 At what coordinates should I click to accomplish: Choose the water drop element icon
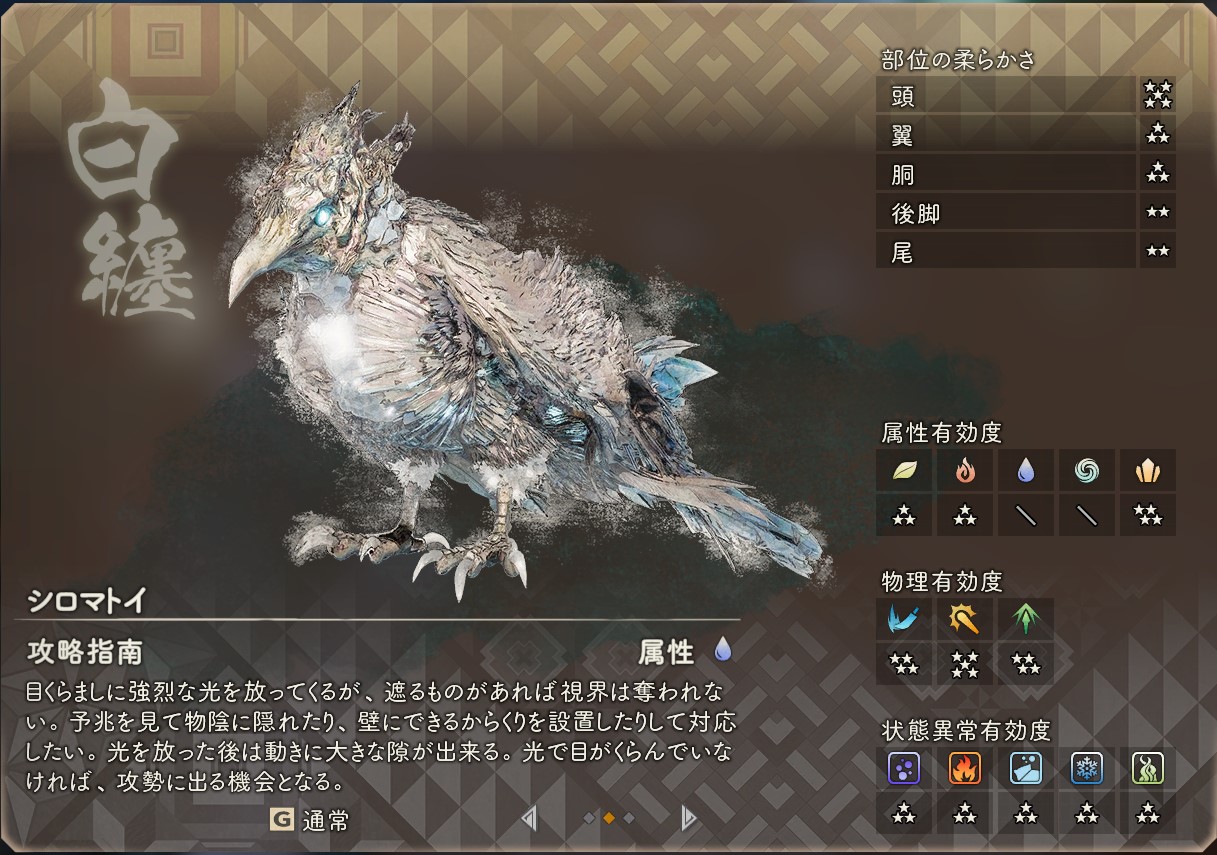point(1026,470)
